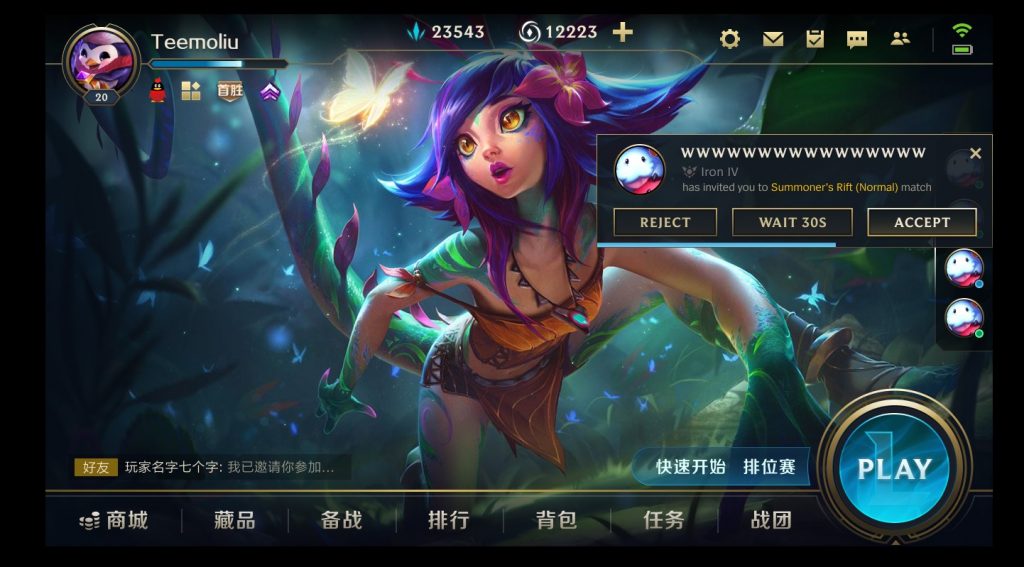The width and height of the screenshot is (1024, 567).
Task: Open settings via the gear icon
Action: (x=730, y=39)
